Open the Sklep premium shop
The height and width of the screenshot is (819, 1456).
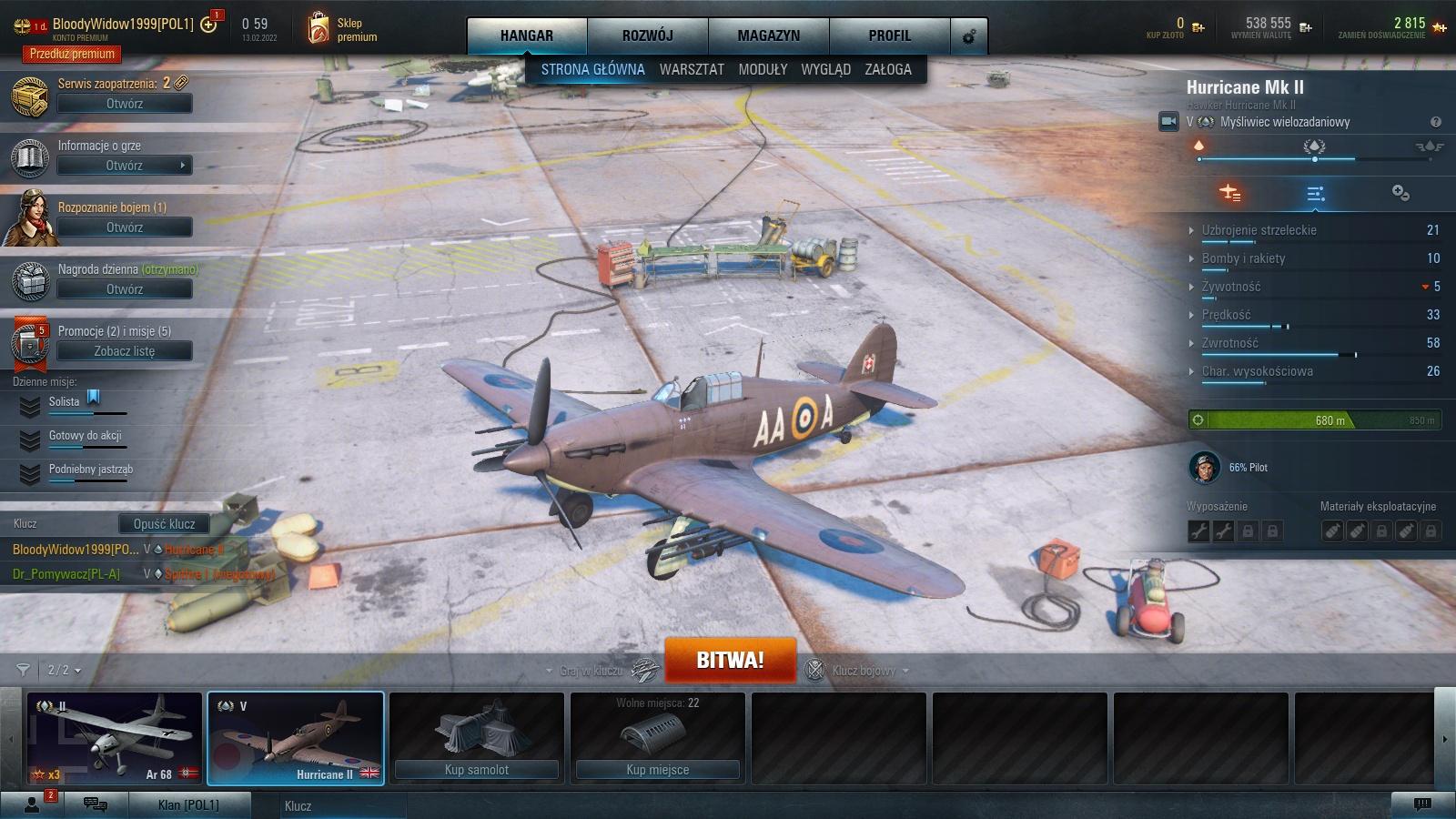point(342,29)
